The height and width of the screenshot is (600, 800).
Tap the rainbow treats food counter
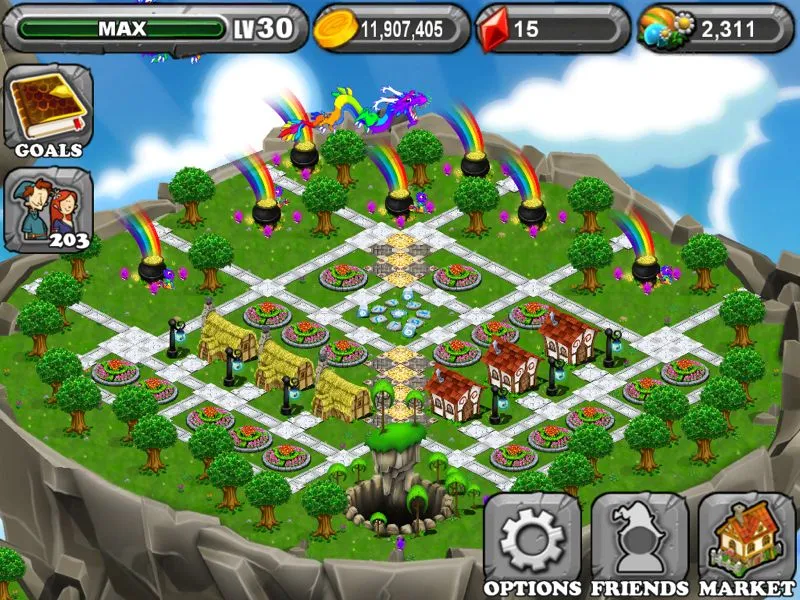(710, 28)
